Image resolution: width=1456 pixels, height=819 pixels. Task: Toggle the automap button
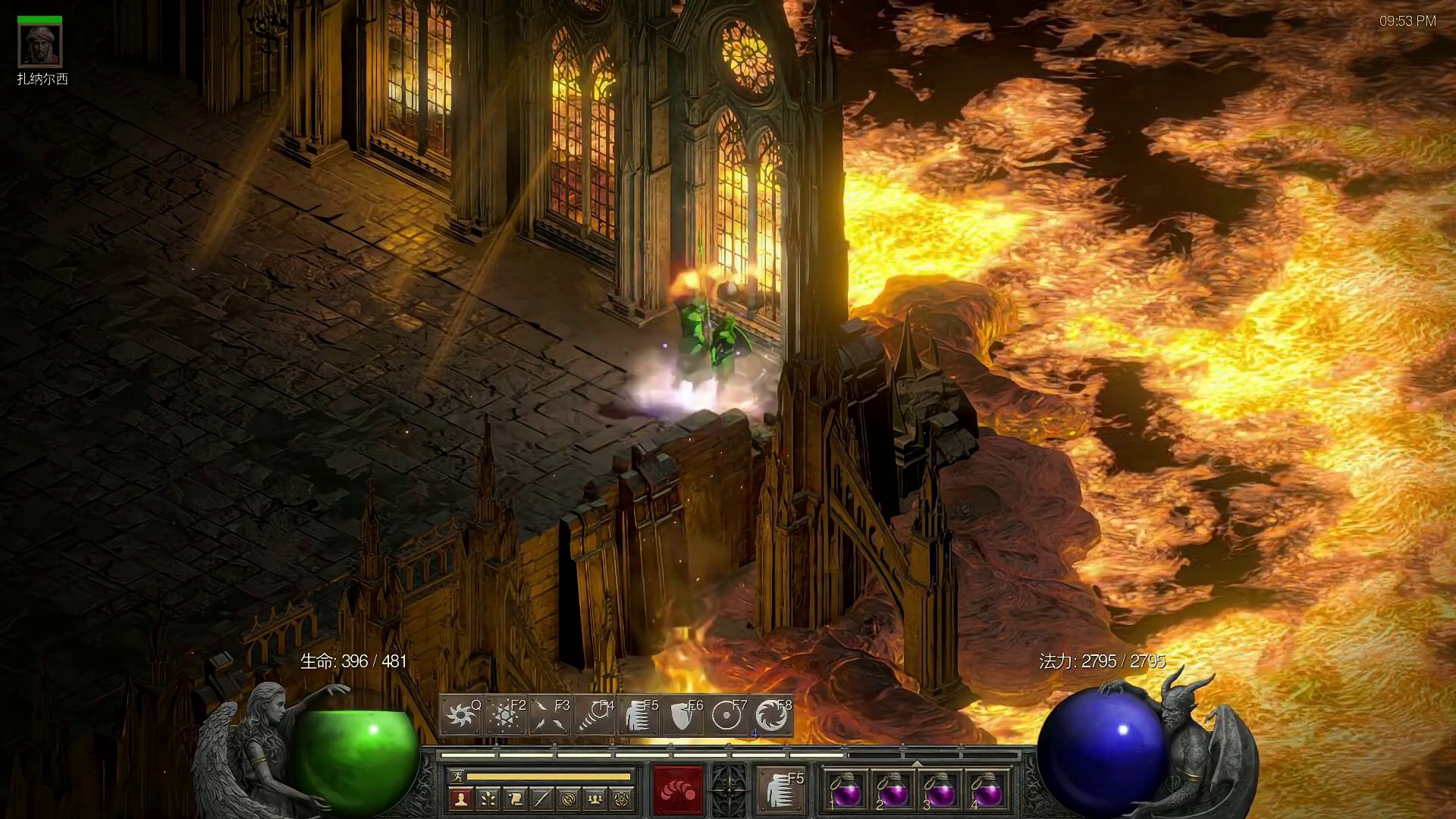(569, 799)
